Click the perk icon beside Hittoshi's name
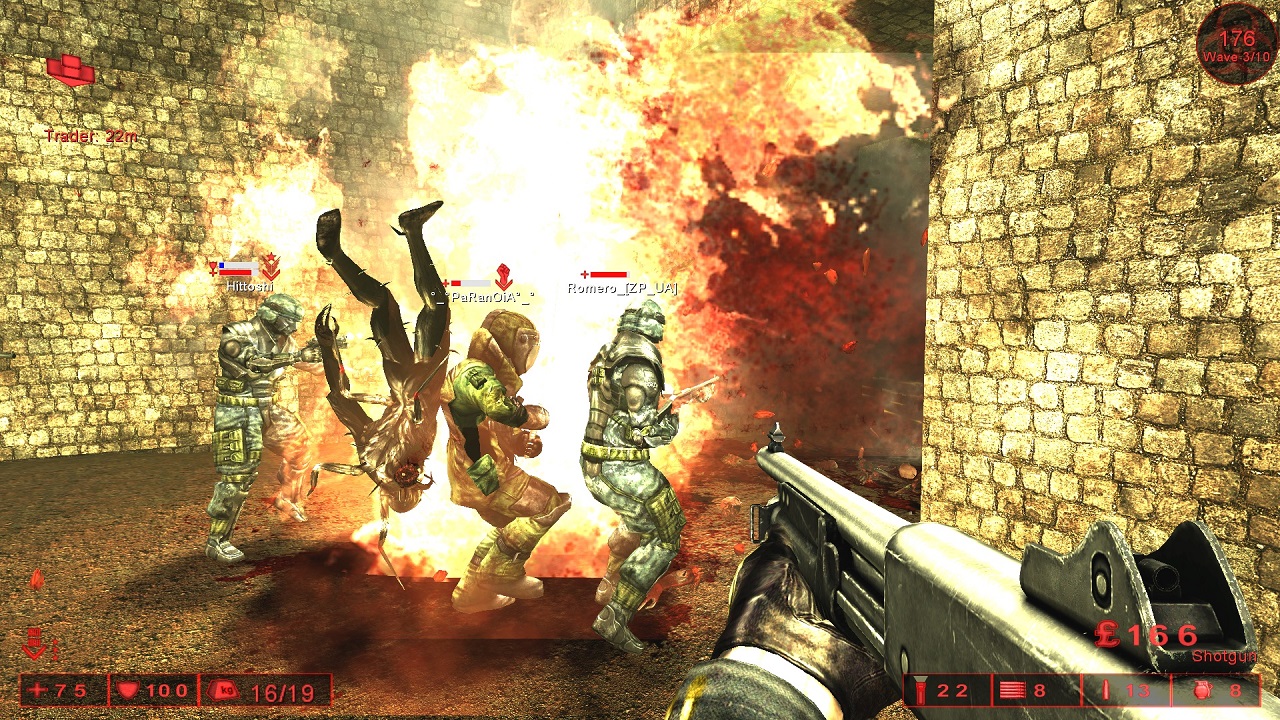This screenshot has height=720, width=1280. [x=270, y=266]
